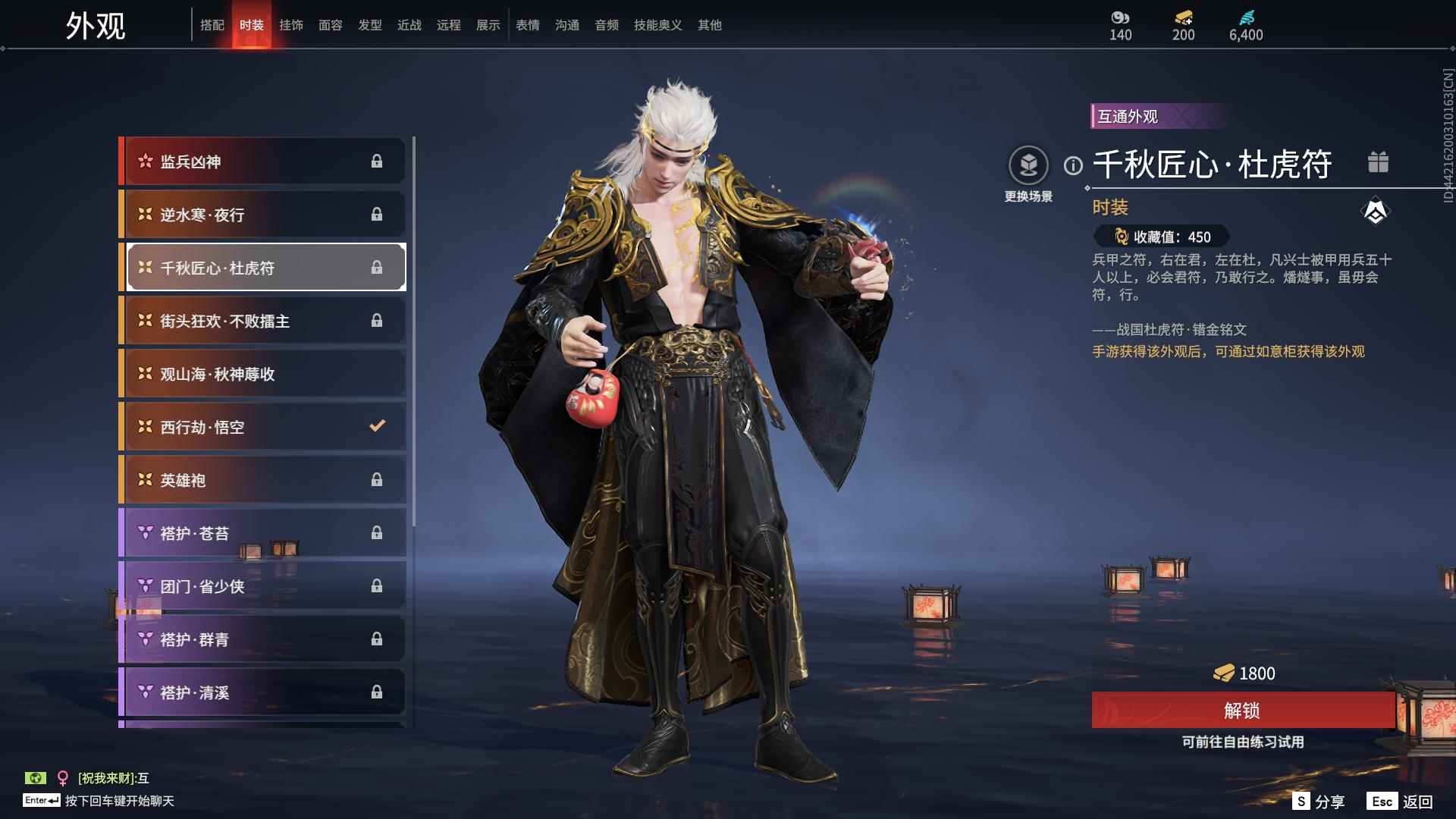Choose the 逆水寒·夜行 outfit

point(263,215)
